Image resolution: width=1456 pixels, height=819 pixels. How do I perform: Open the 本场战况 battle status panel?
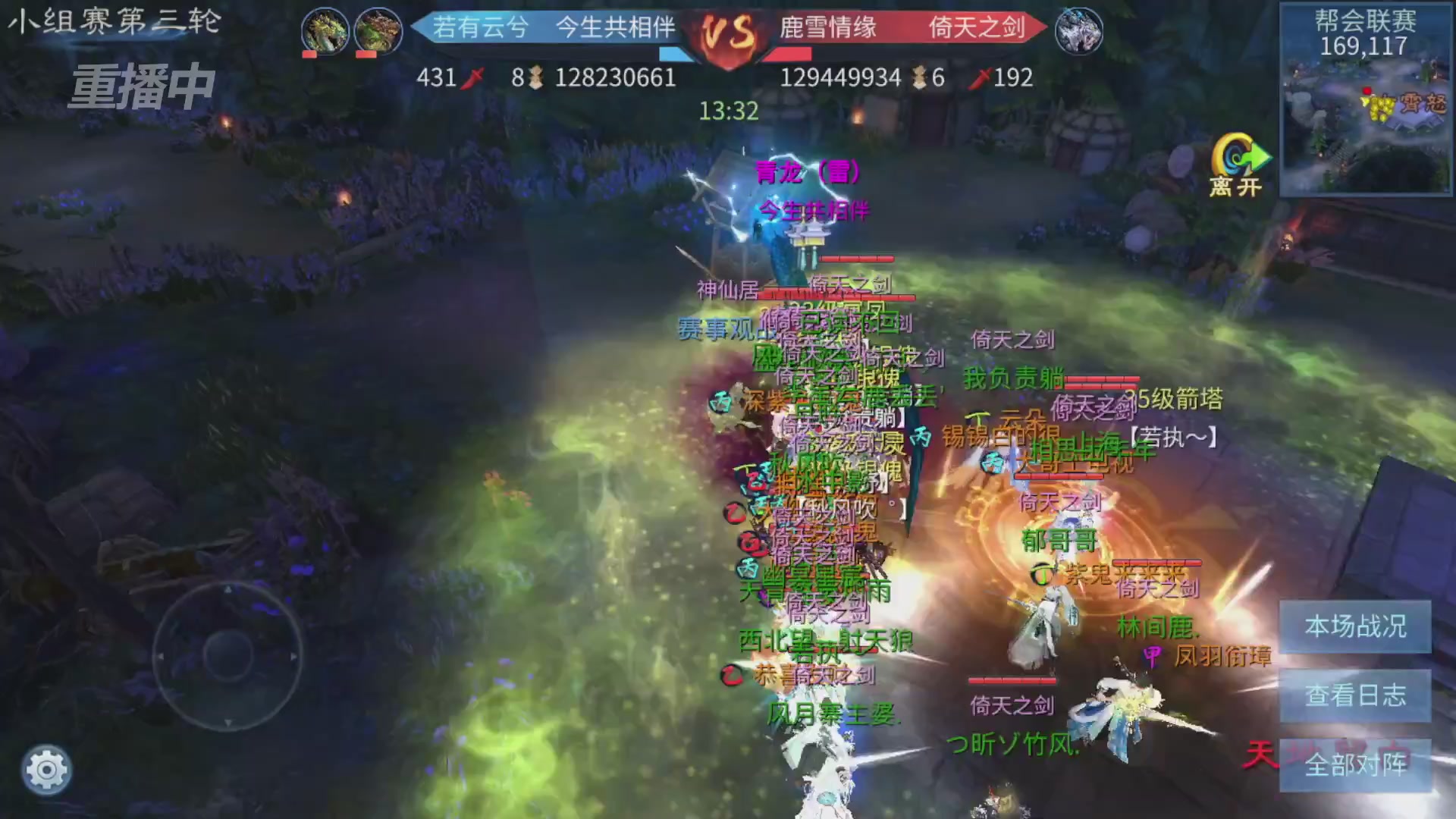coord(1354,627)
